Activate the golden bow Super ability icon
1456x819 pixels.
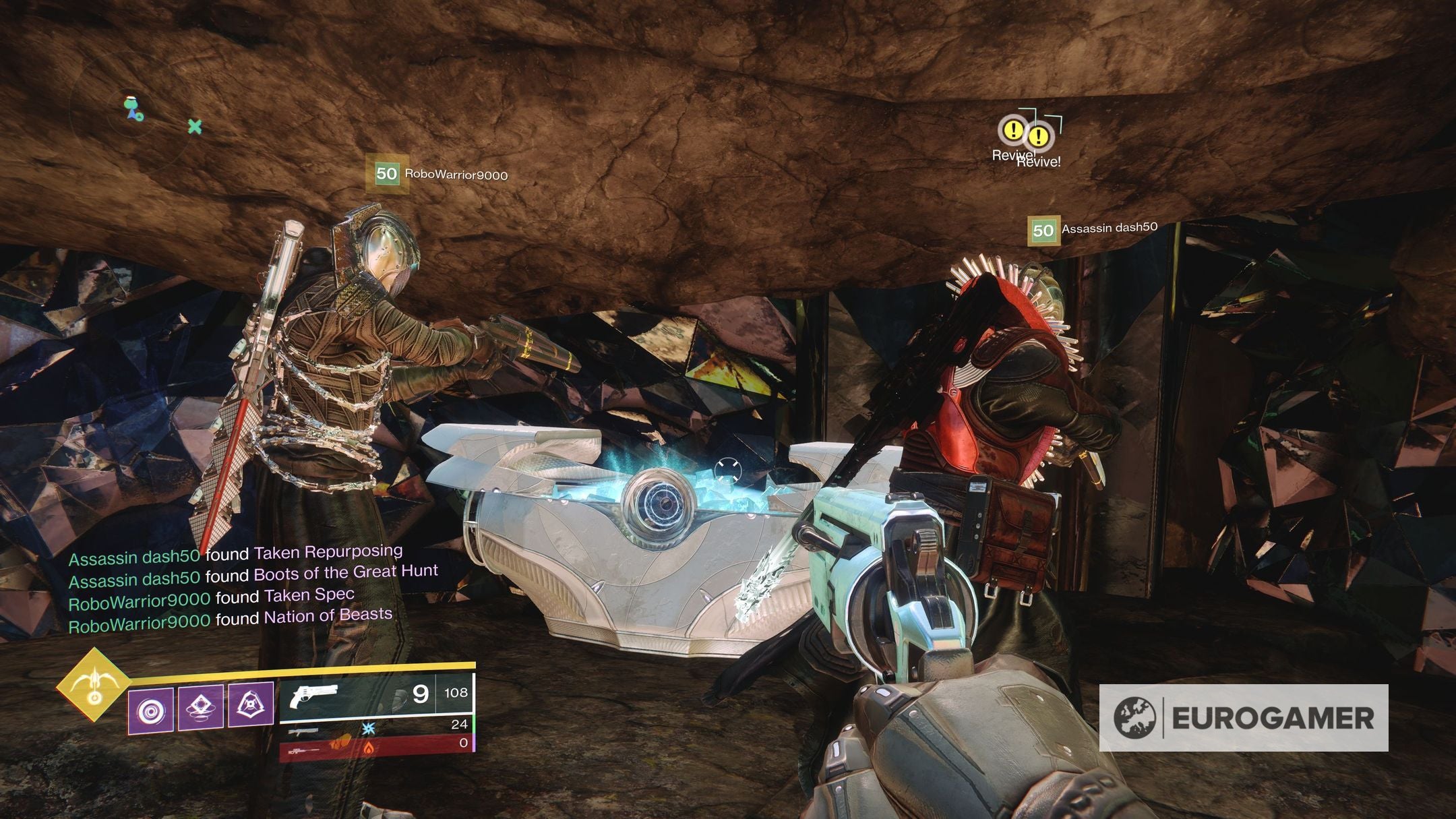tap(94, 684)
